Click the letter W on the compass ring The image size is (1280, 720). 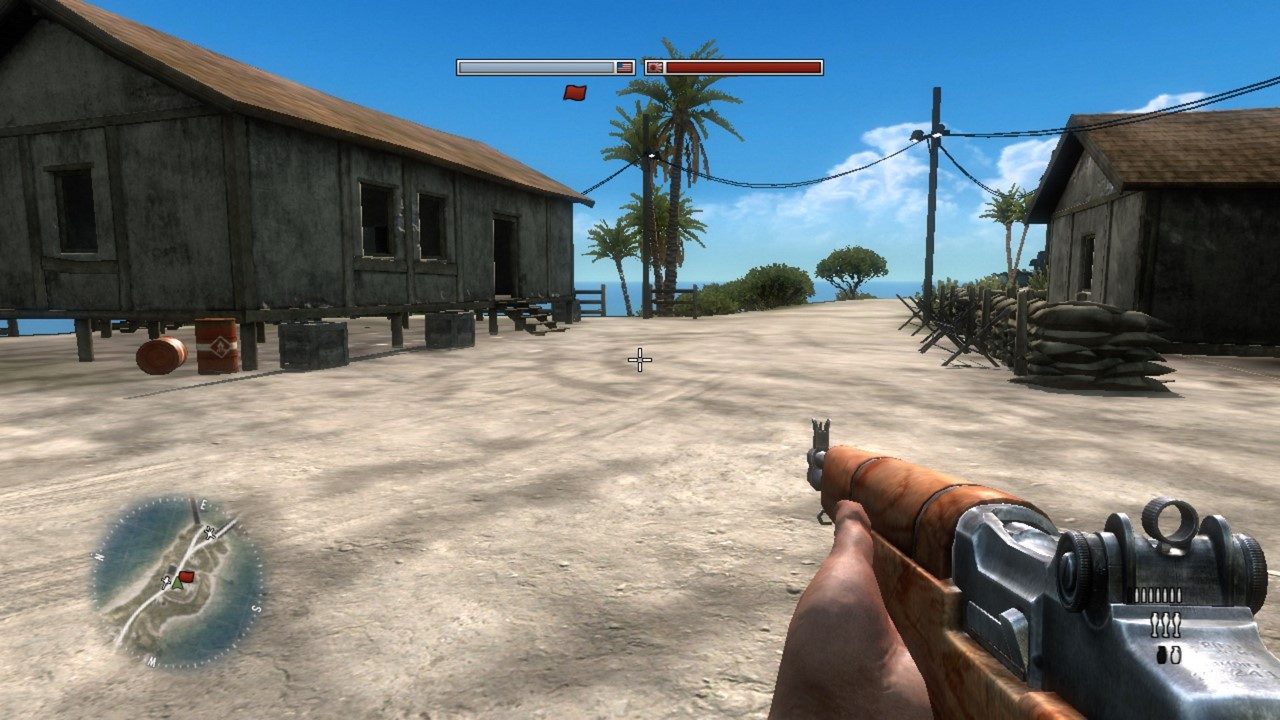(x=152, y=659)
